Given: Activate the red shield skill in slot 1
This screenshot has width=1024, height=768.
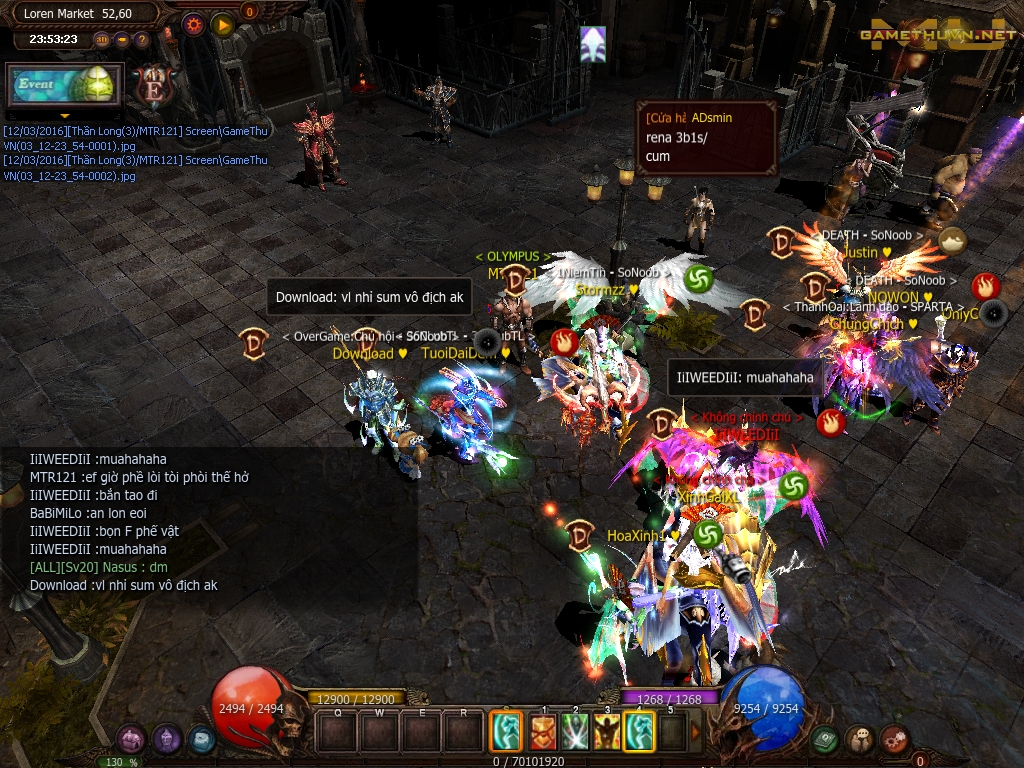Looking at the screenshot, I should pyautogui.click(x=543, y=731).
